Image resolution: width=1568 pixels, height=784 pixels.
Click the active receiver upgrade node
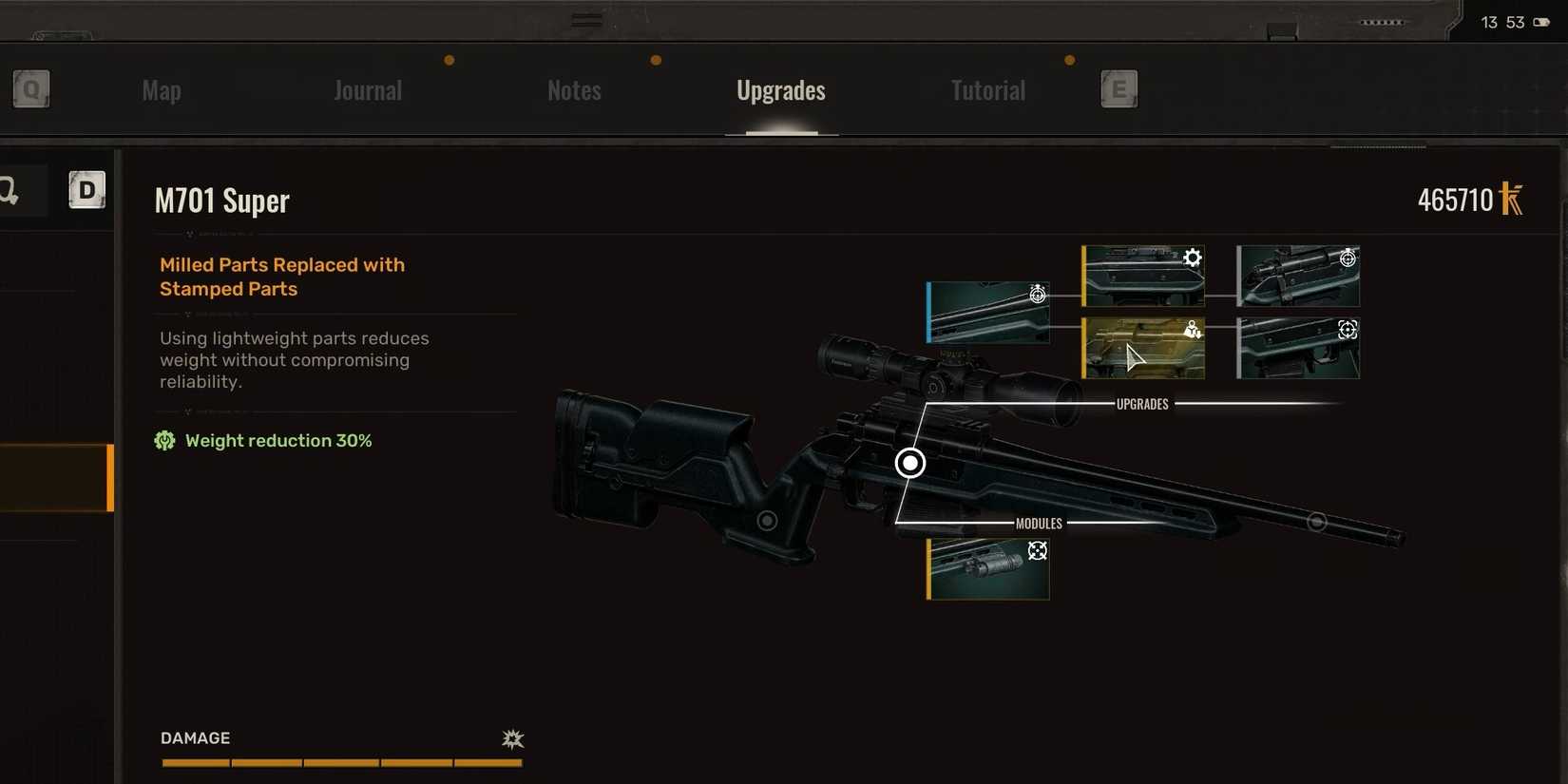910,463
